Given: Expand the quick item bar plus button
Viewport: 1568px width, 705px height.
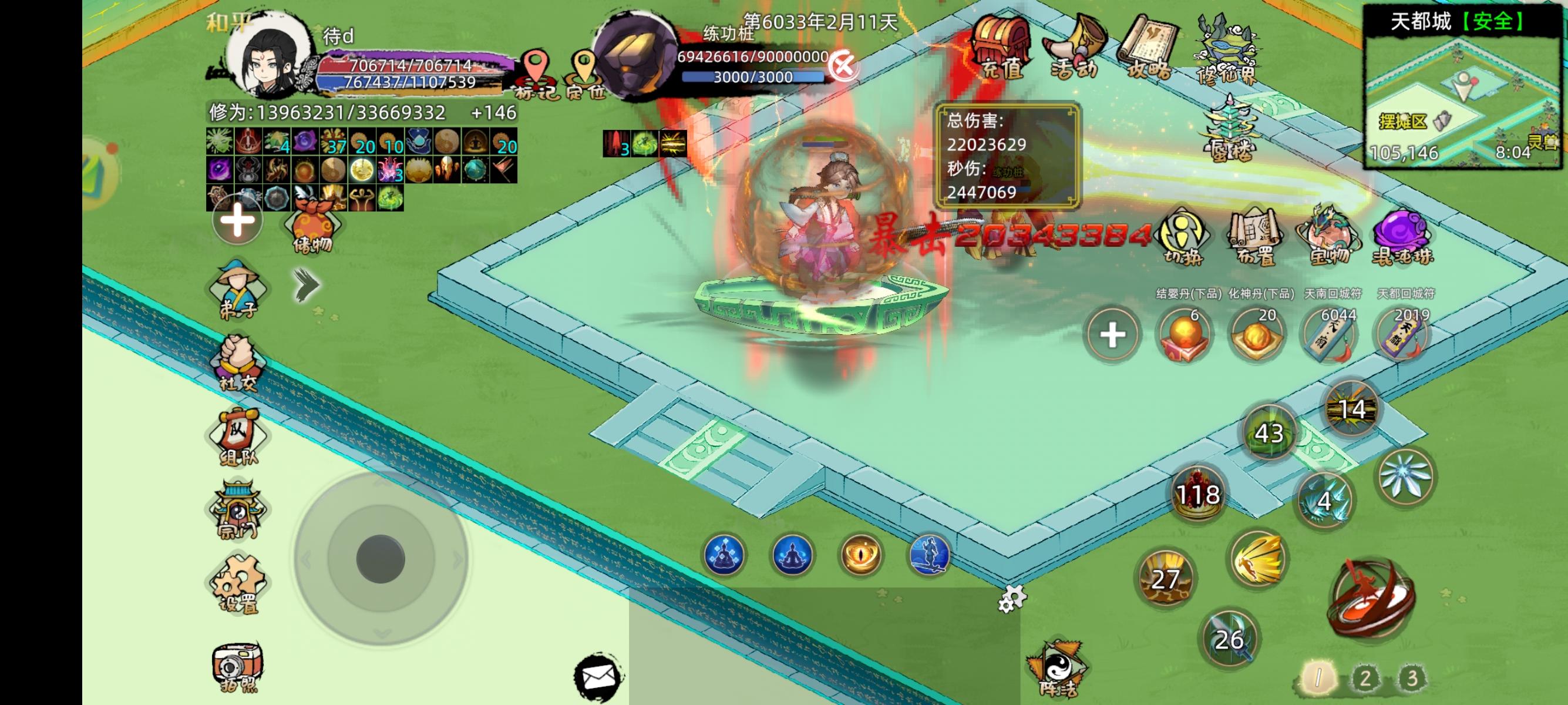Looking at the screenshot, I should (x=1113, y=333).
